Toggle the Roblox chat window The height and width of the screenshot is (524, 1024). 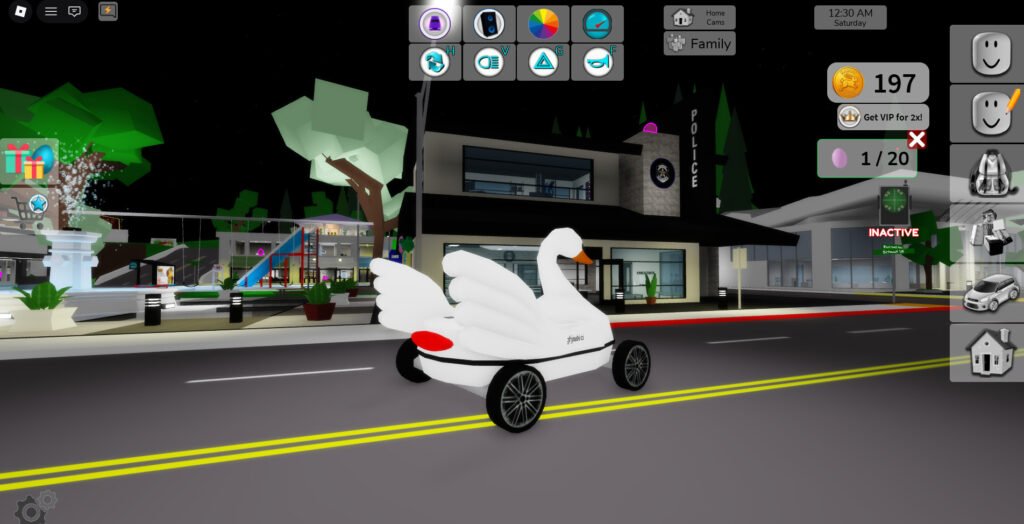[74, 12]
